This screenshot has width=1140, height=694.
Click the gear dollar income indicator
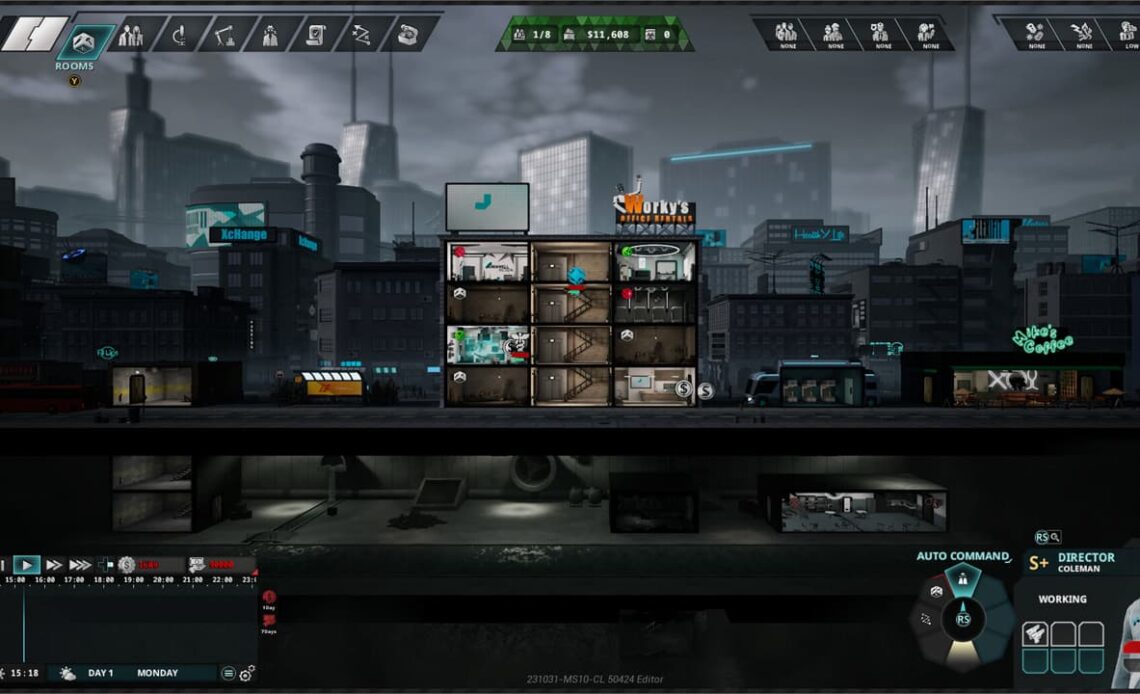pyautogui.click(x=127, y=565)
